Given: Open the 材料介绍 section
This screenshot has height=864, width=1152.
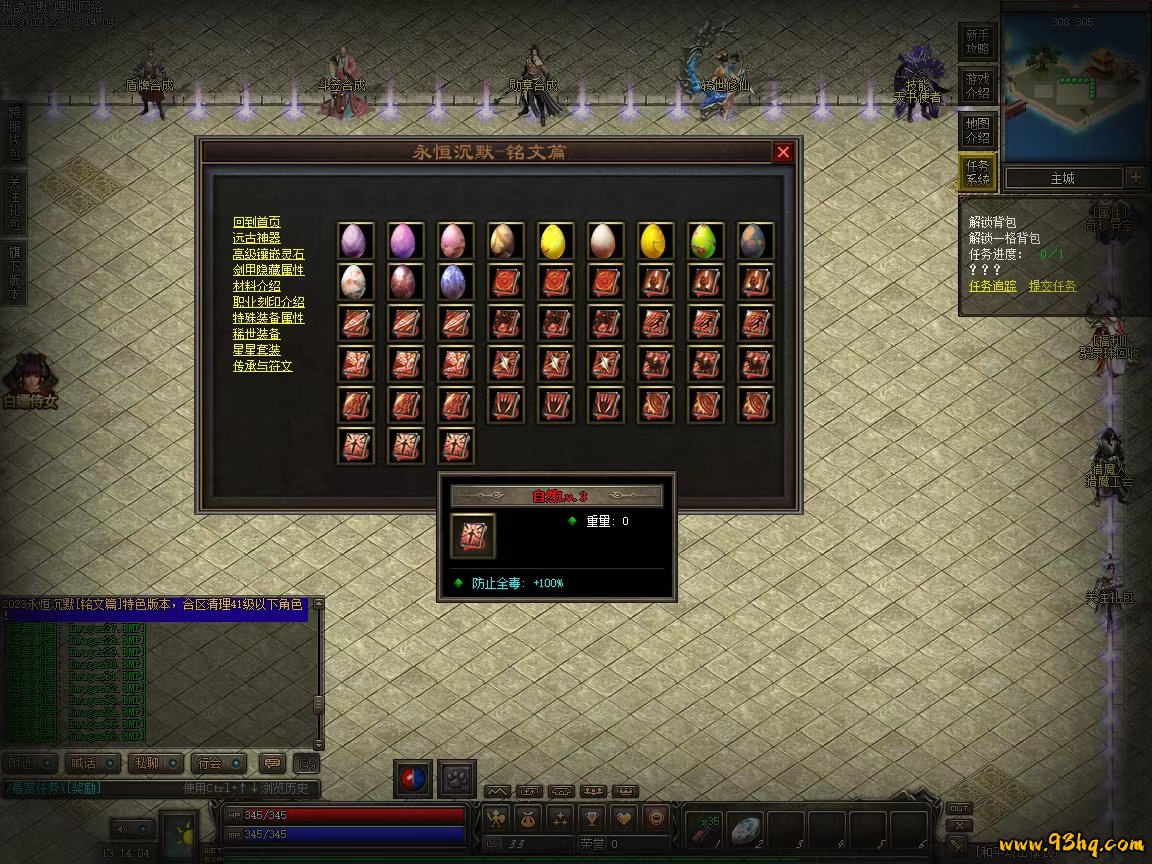Looking at the screenshot, I should pyautogui.click(x=256, y=286).
